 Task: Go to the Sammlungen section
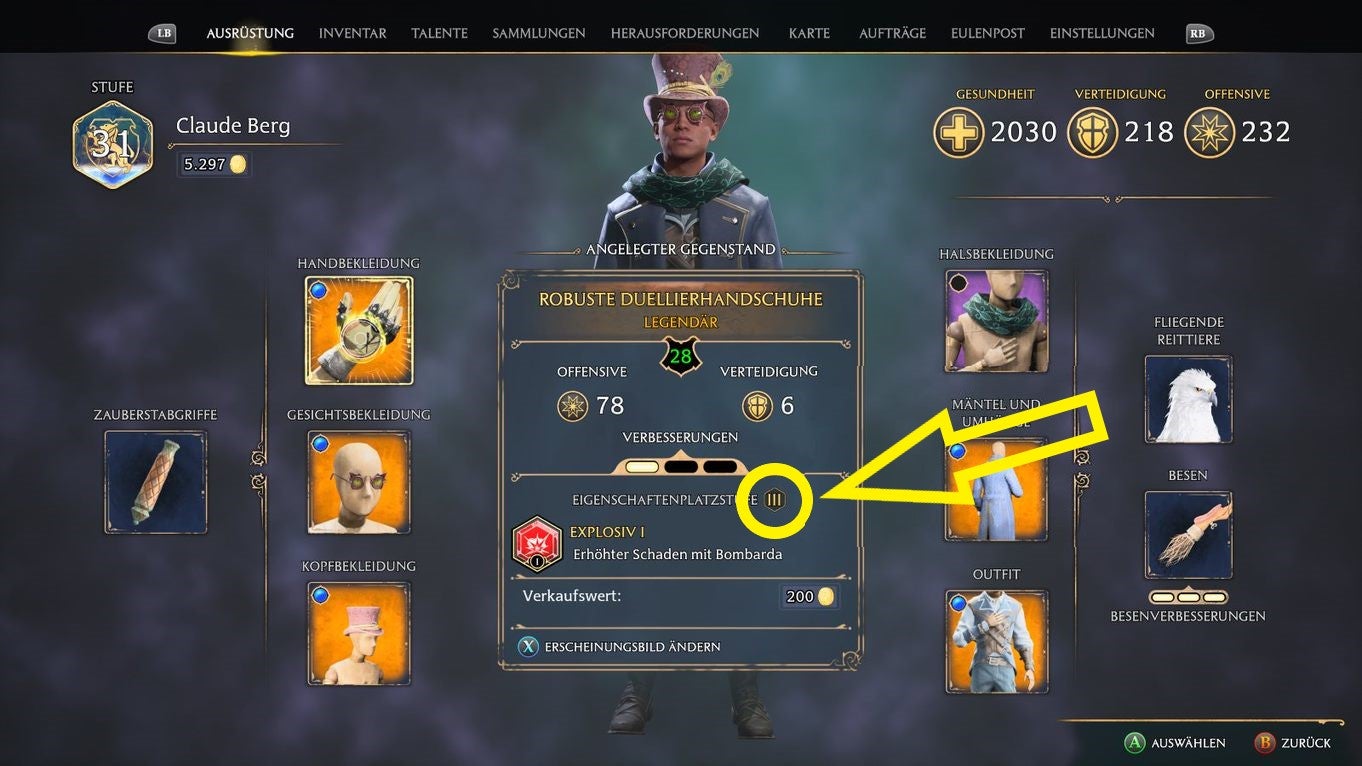click(538, 32)
